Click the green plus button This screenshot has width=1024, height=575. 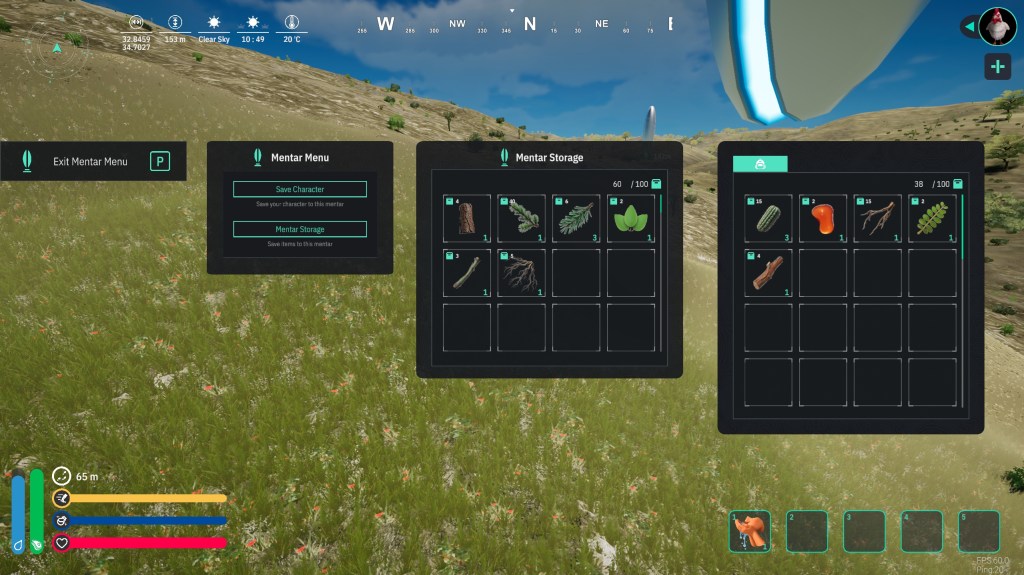pos(997,67)
